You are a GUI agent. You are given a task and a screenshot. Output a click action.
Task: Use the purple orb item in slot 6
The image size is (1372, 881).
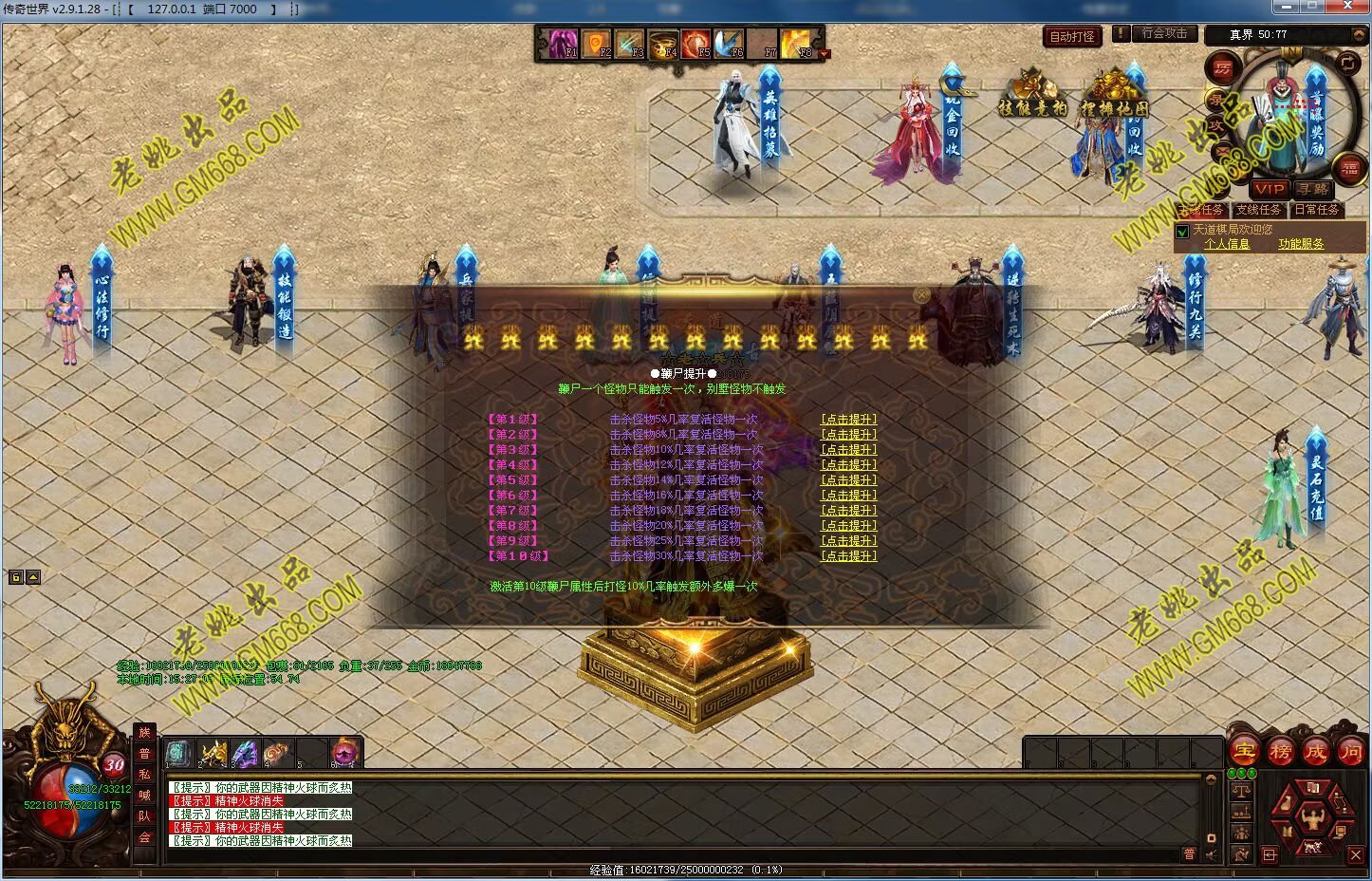[x=343, y=753]
